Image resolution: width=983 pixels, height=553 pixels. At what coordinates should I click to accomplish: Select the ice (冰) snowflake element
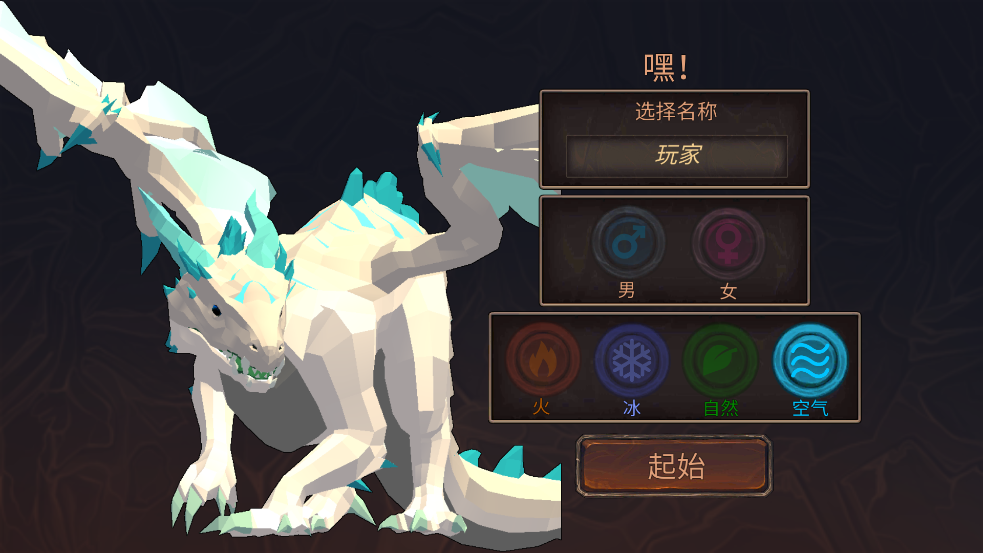[x=631, y=360]
